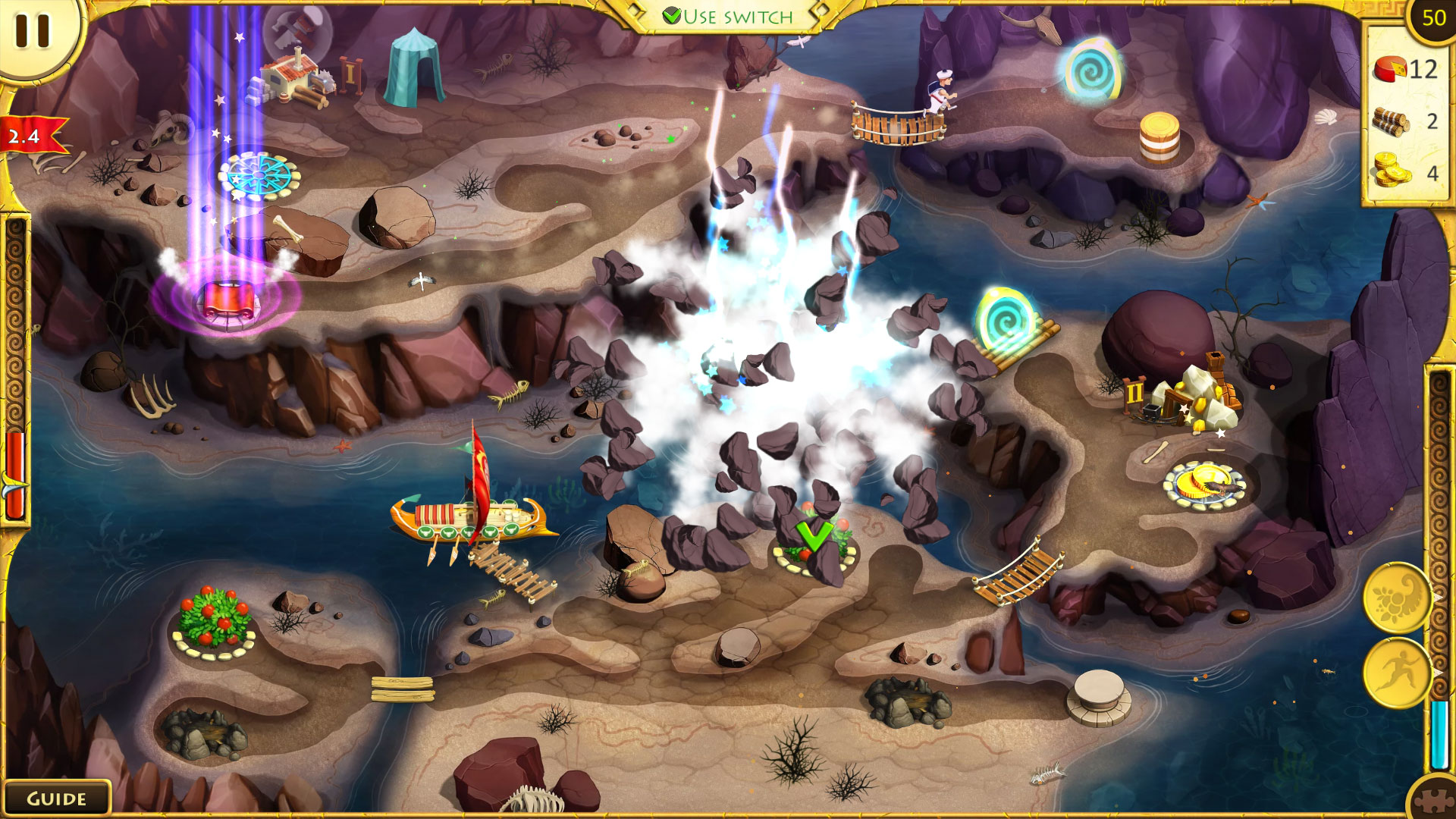Screen dimensions: 1456x819
Task: Click the Use switch objective banner
Action: (x=728, y=13)
